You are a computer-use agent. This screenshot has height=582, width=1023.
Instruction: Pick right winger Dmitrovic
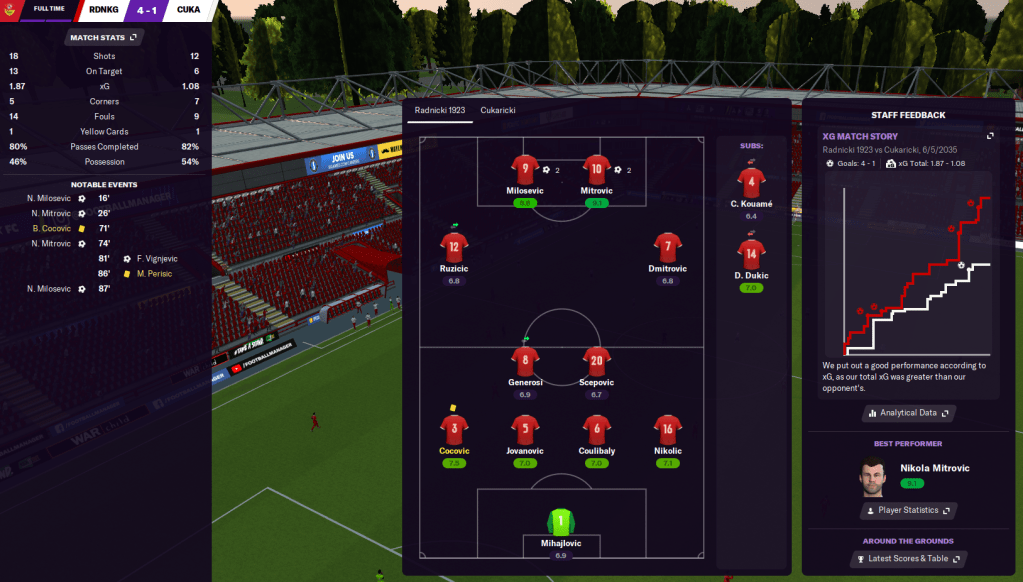(667, 247)
